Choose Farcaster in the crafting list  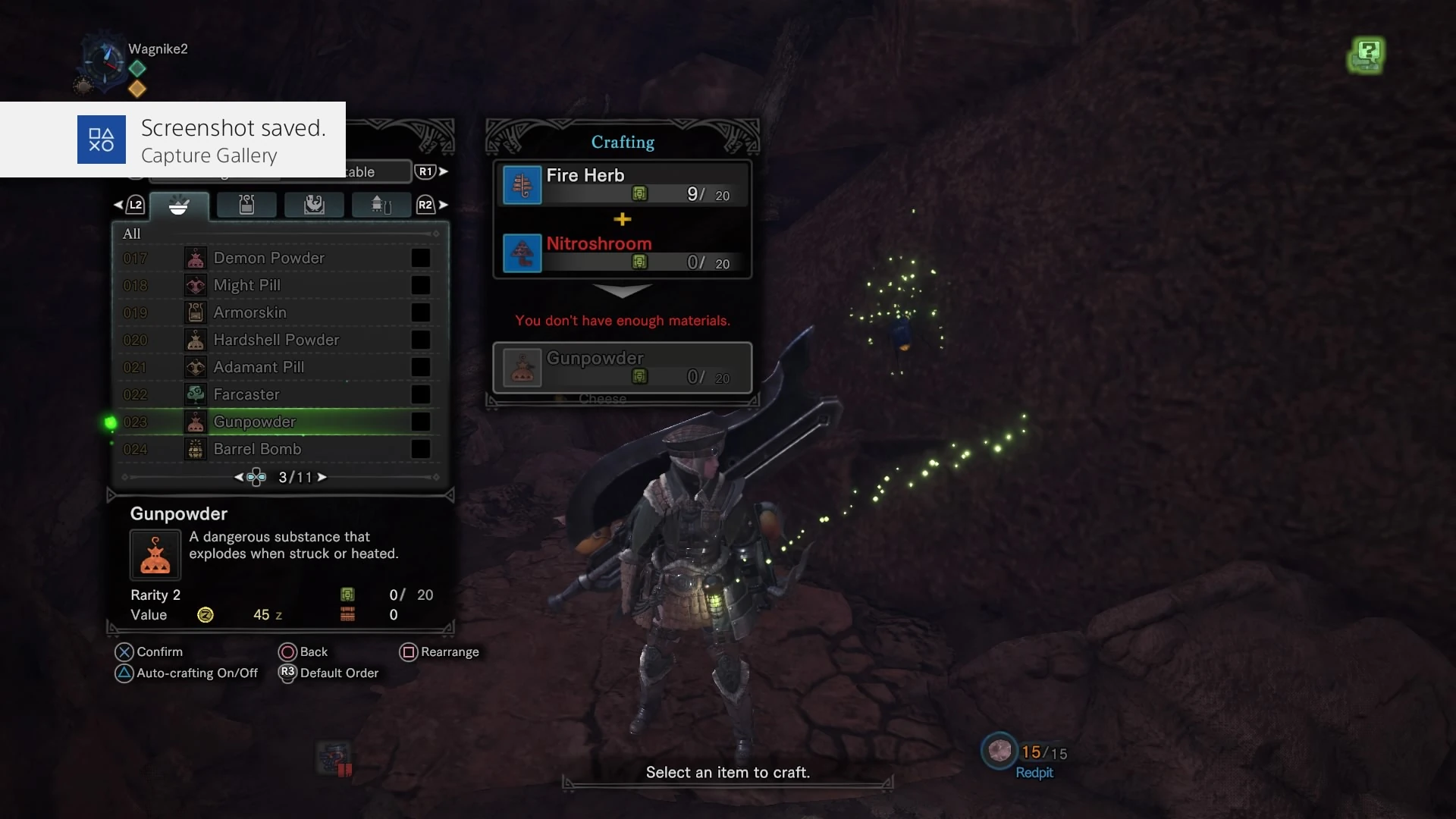click(x=246, y=394)
